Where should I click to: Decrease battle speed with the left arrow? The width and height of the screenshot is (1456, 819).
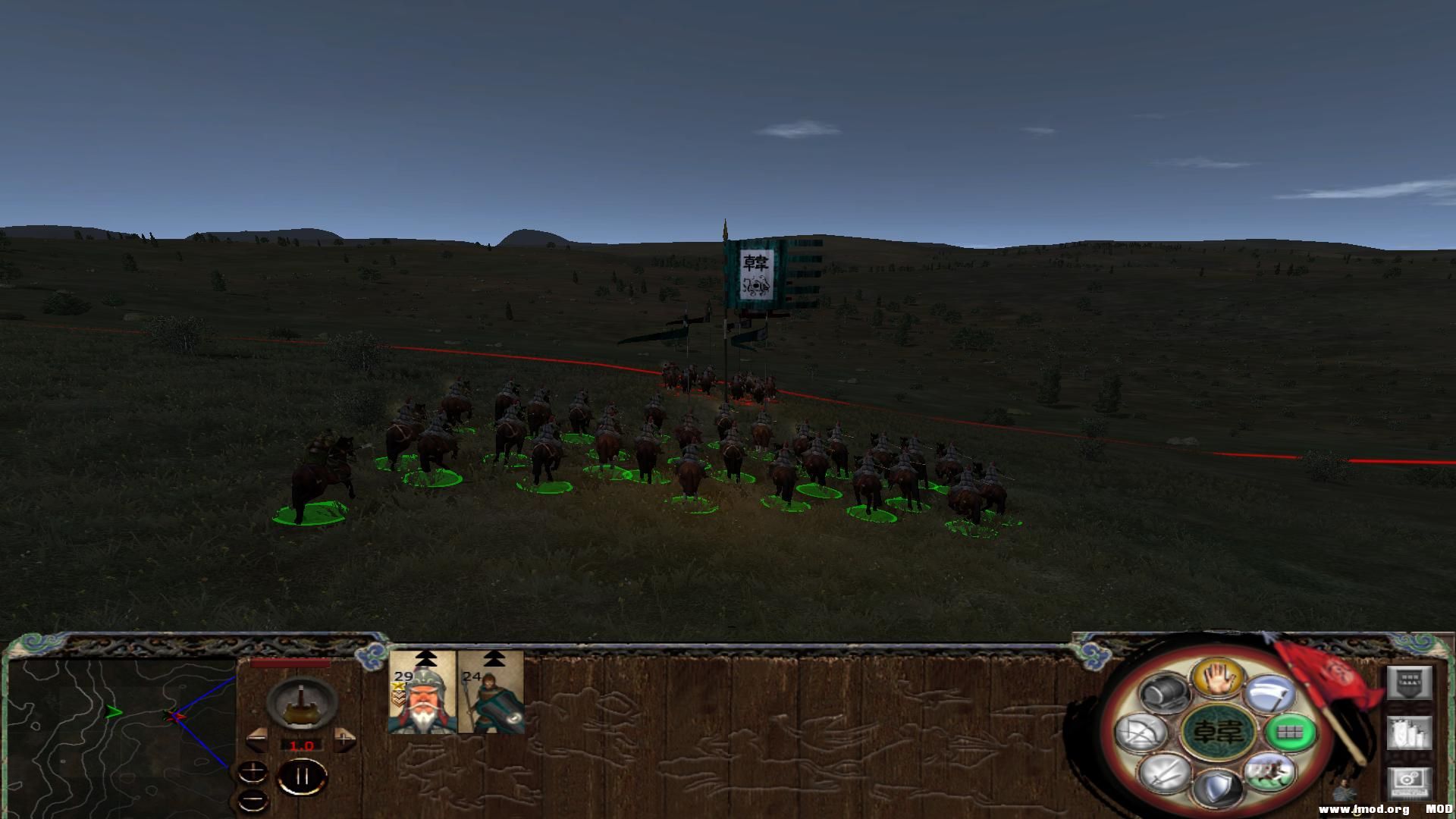(x=257, y=738)
